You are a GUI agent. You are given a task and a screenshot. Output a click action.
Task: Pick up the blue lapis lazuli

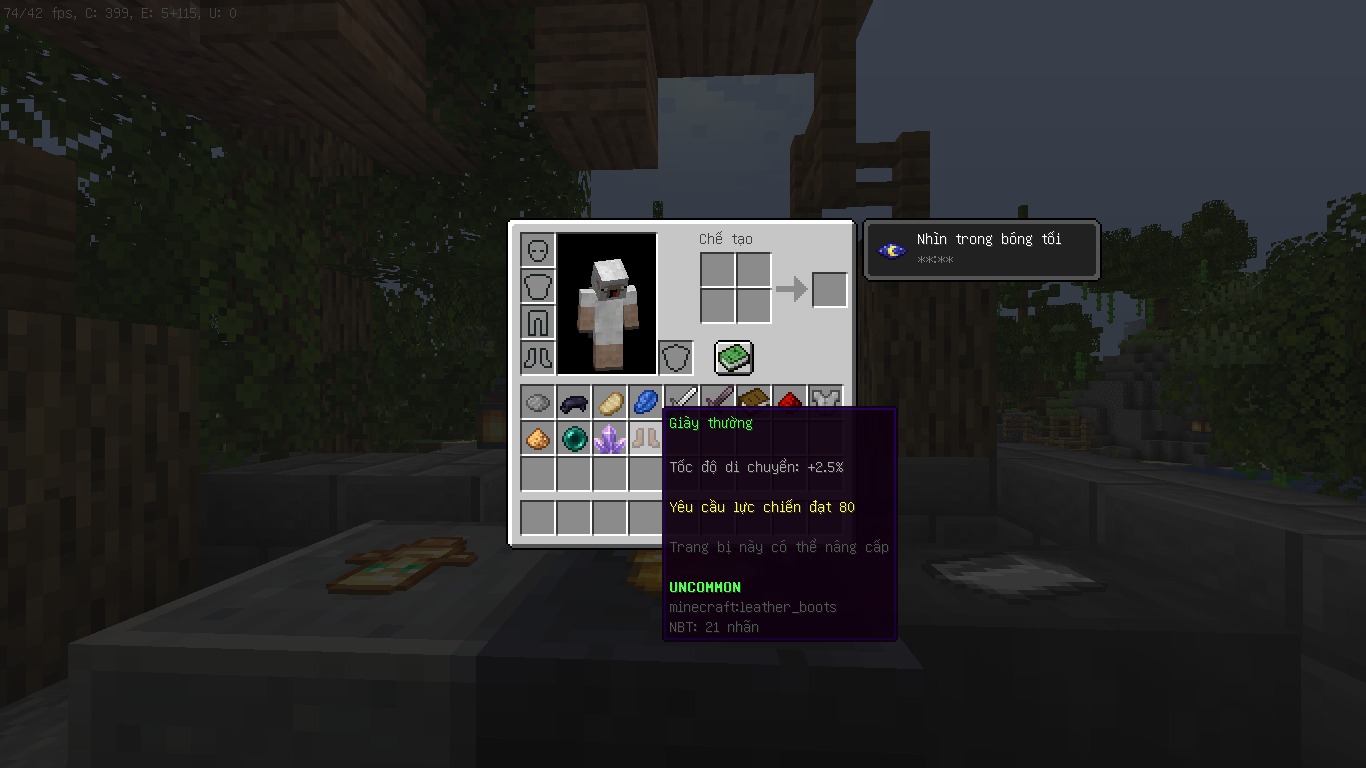pos(645,402)
